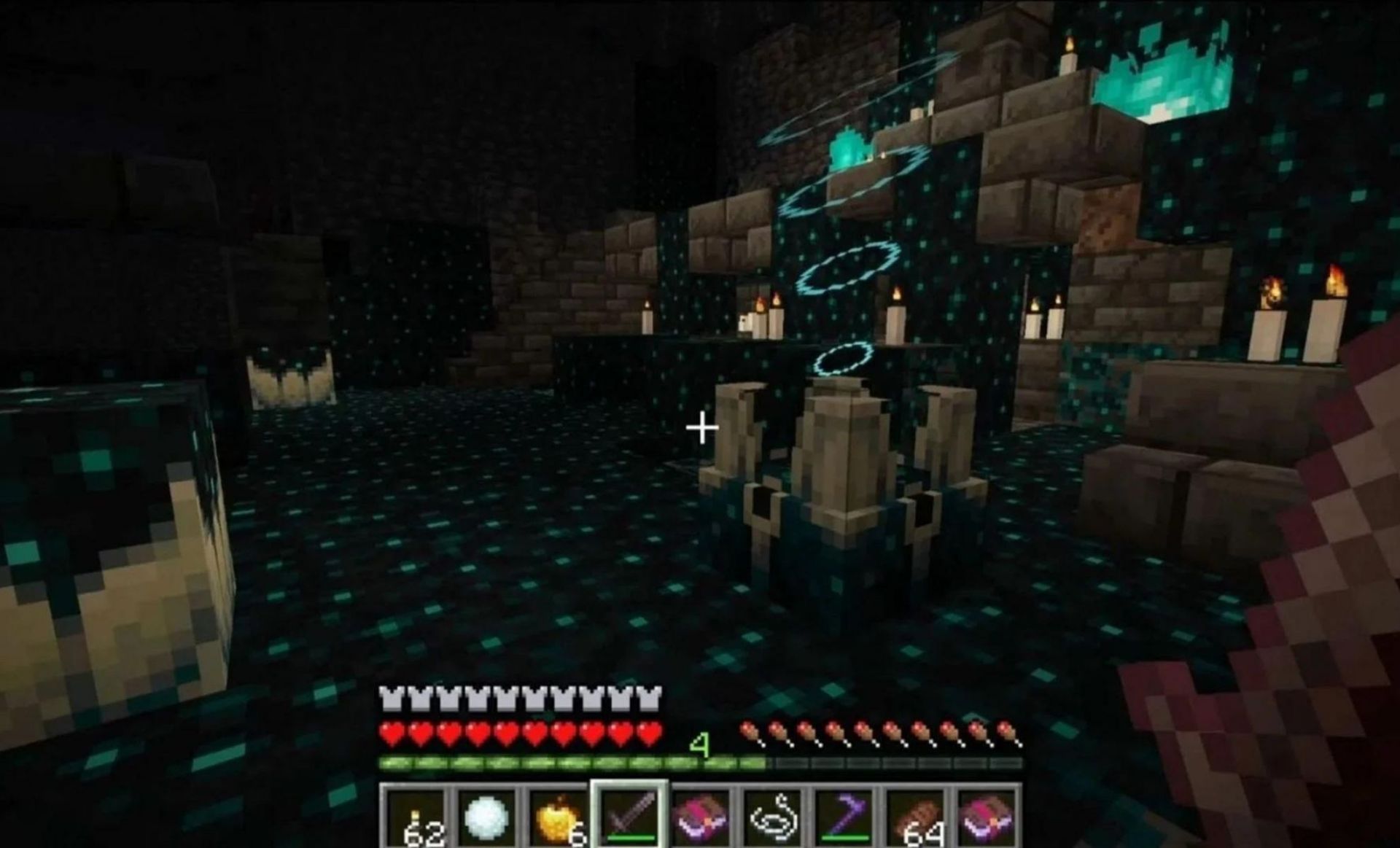The image size is (1400, 848).
Task: Click a lit candle on the dark wall
Action: 897,321
